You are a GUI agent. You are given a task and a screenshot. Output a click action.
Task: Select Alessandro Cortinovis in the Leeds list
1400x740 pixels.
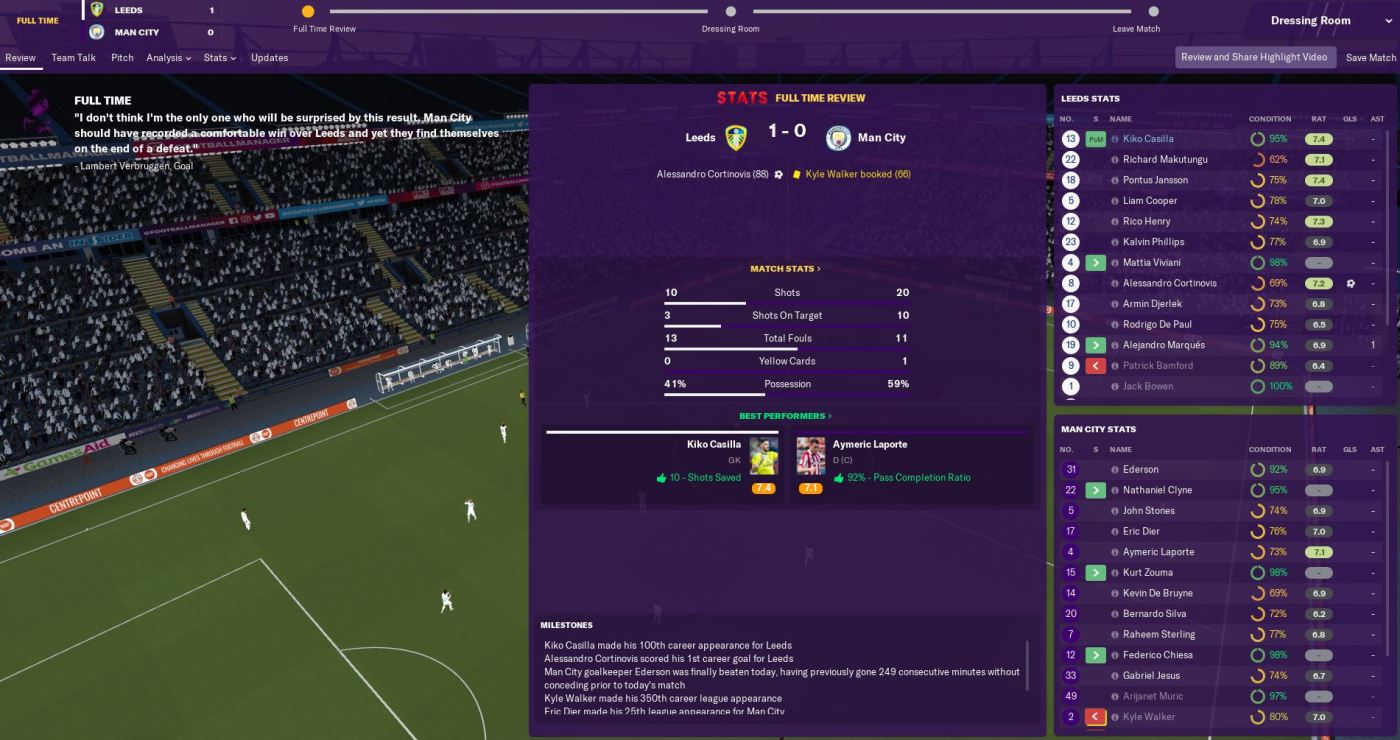(x=1169, y=283)
